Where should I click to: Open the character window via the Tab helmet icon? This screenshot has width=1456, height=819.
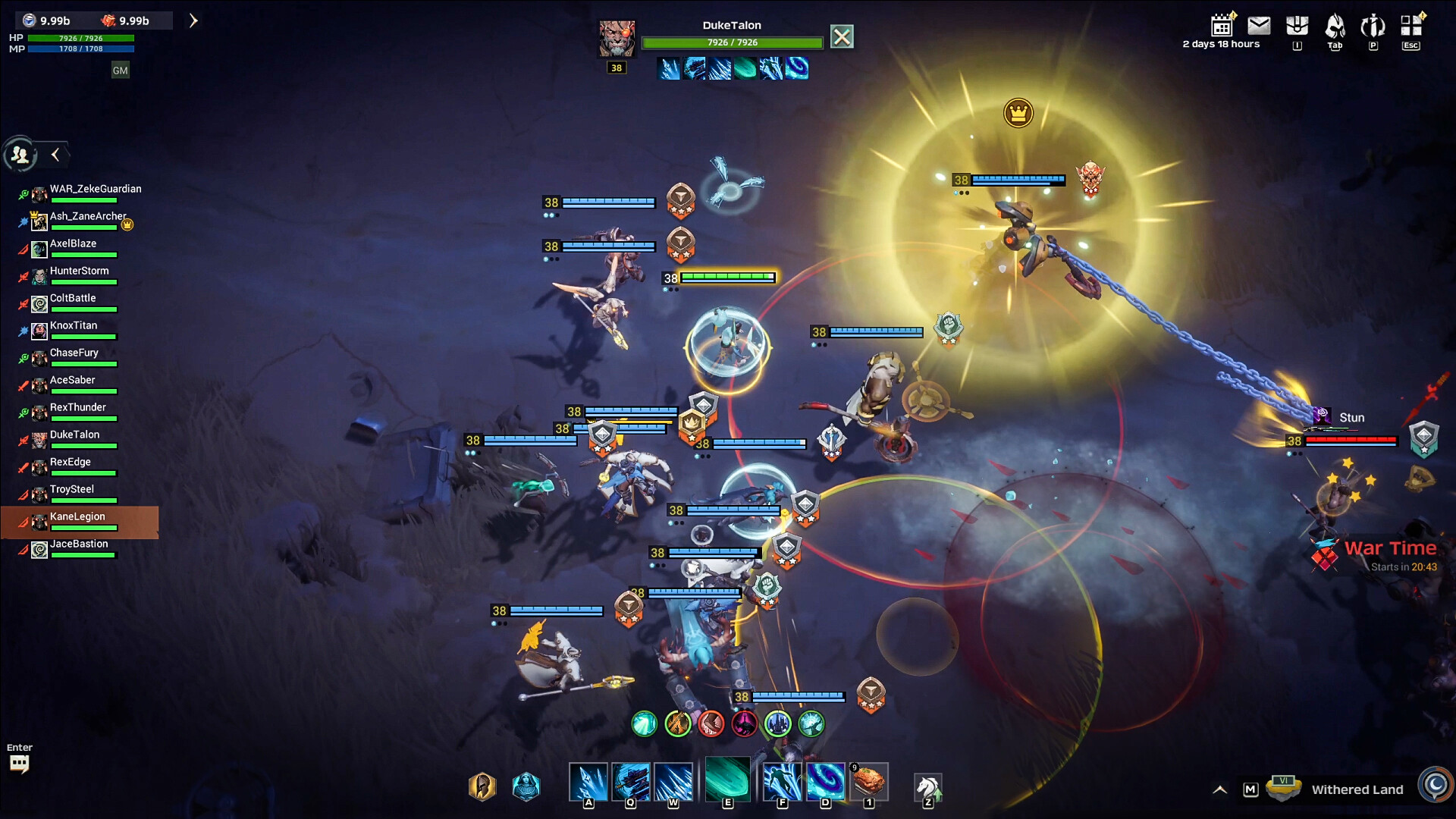(x=1335, y=25)
